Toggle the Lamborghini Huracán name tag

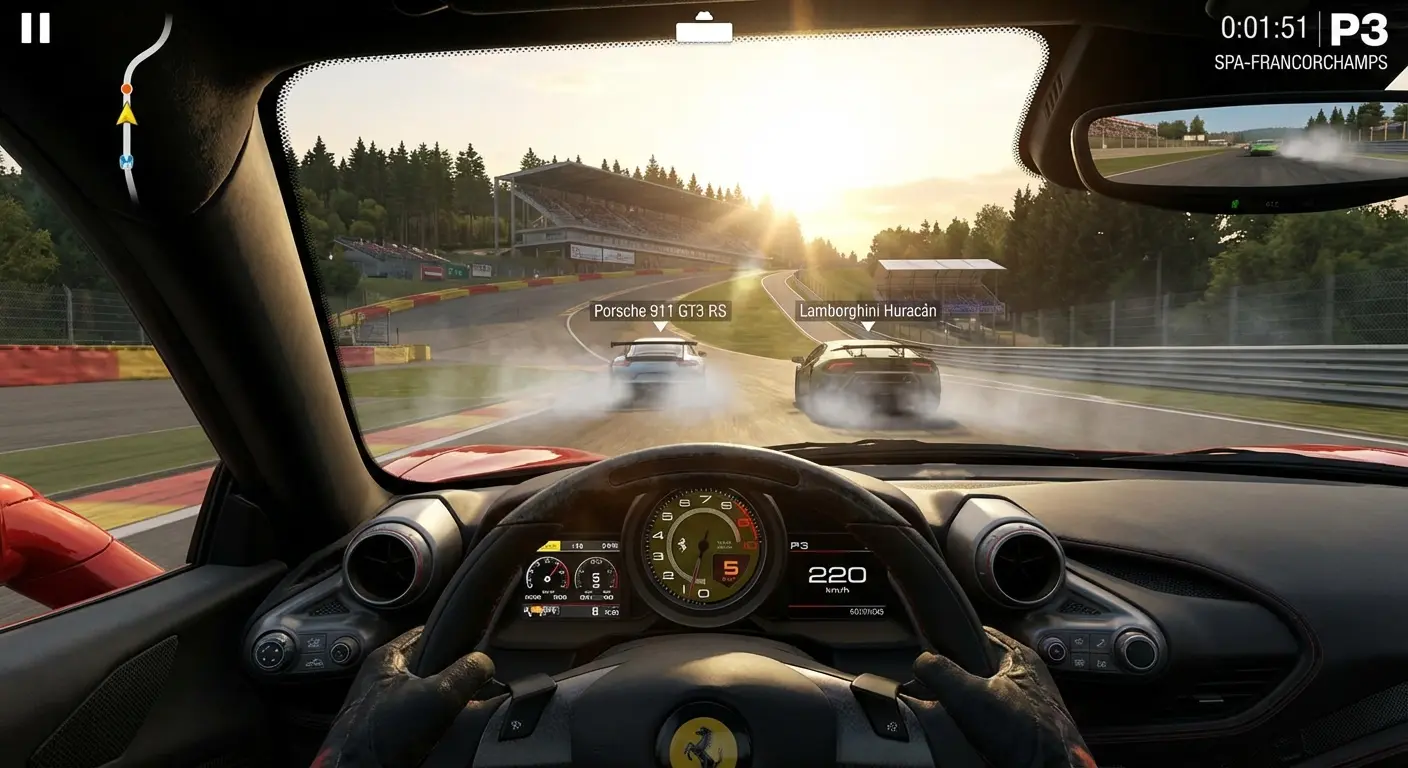[x=867, y=310]
